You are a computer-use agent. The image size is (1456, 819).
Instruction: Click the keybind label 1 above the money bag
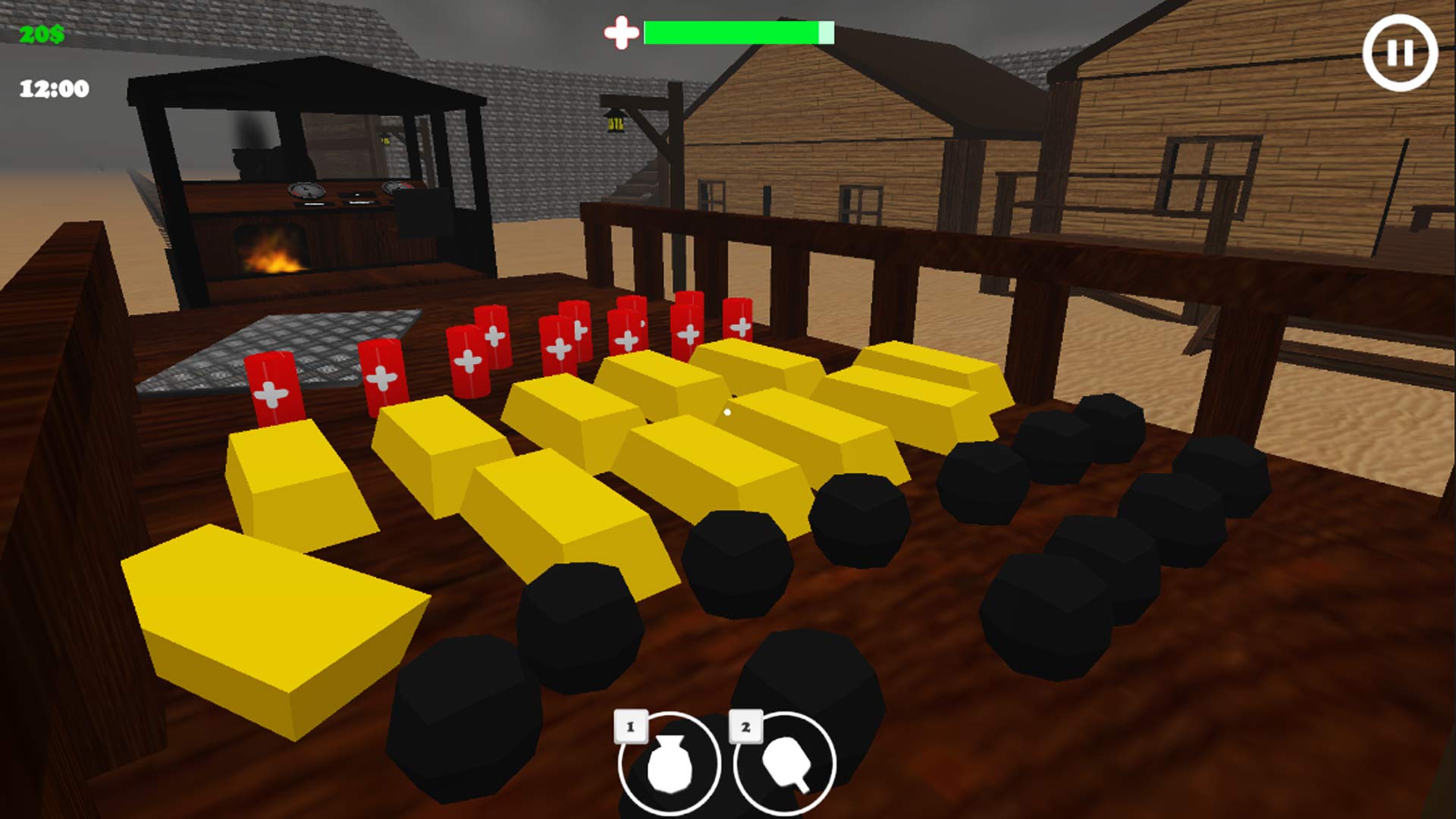(x=629, y=724)
